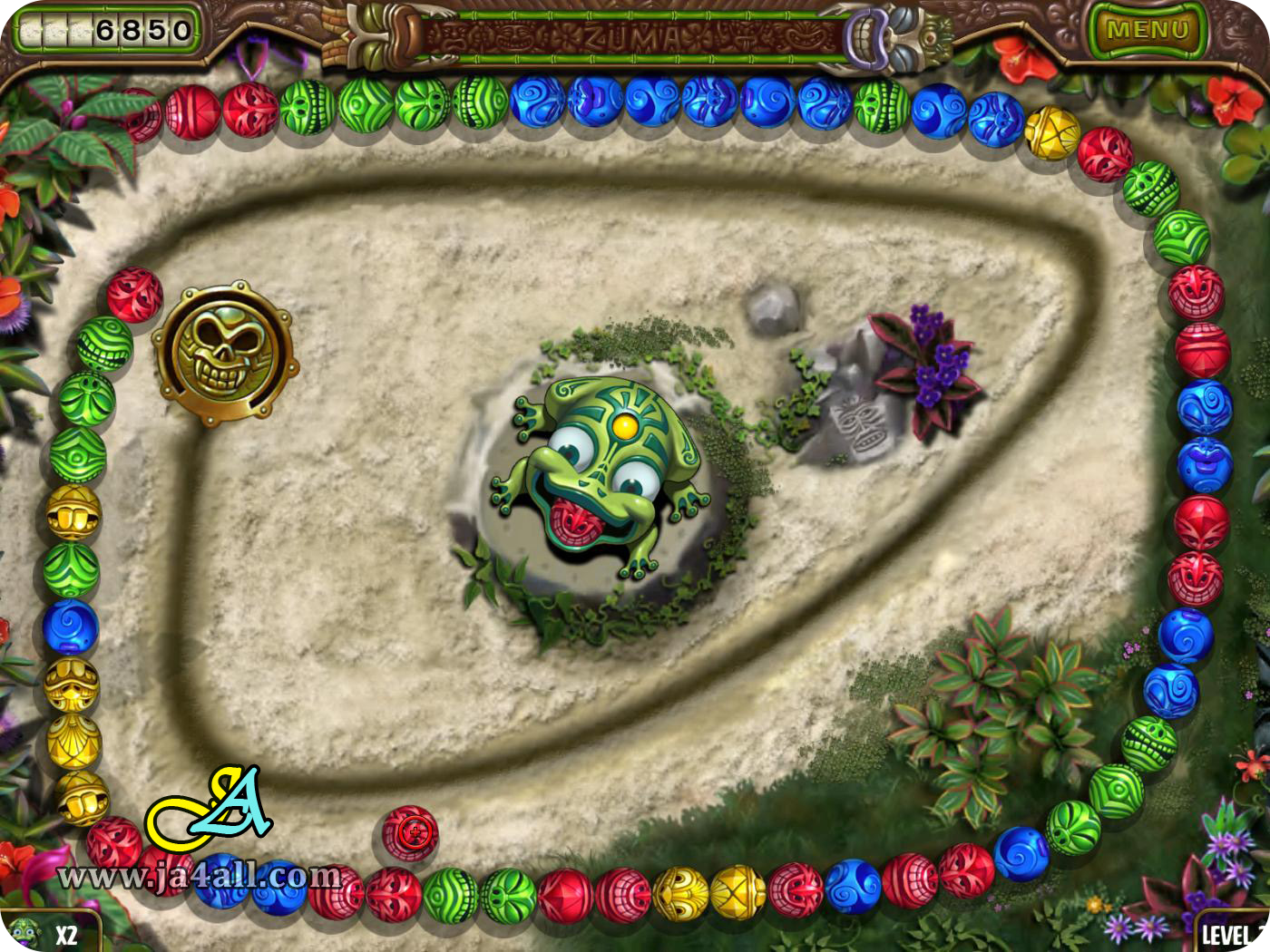Click the leftmost empty slot of the score bar

(x=32, y=27)
